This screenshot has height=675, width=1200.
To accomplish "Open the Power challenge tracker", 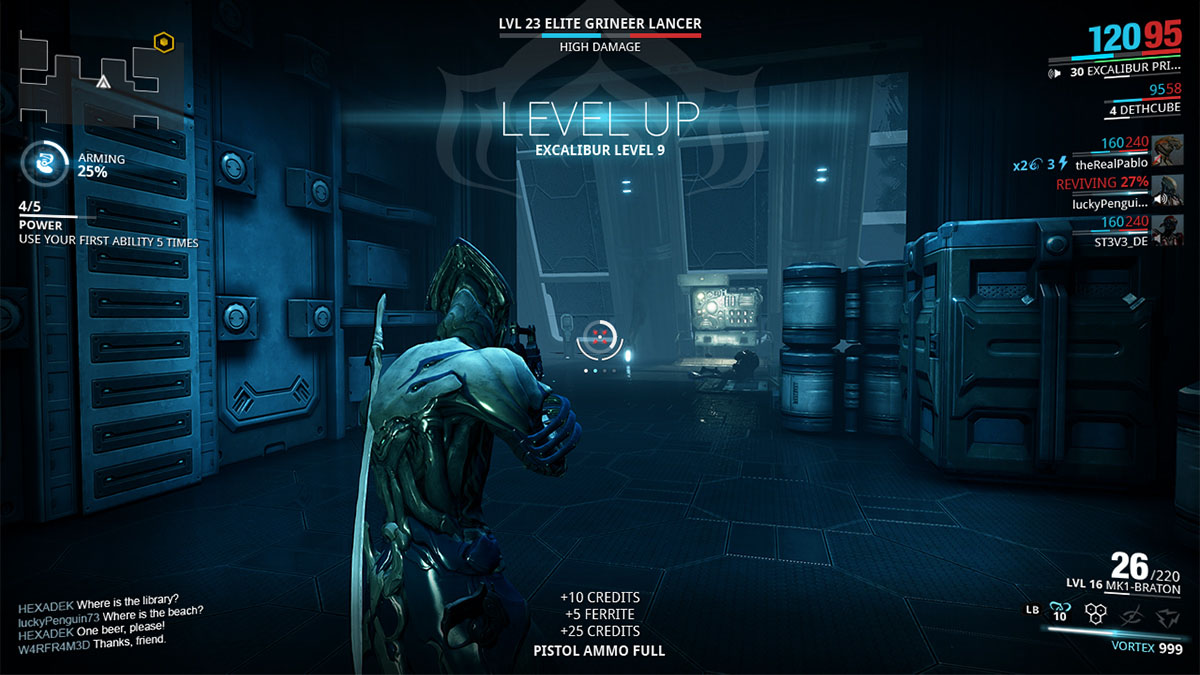I will [105, 225].
